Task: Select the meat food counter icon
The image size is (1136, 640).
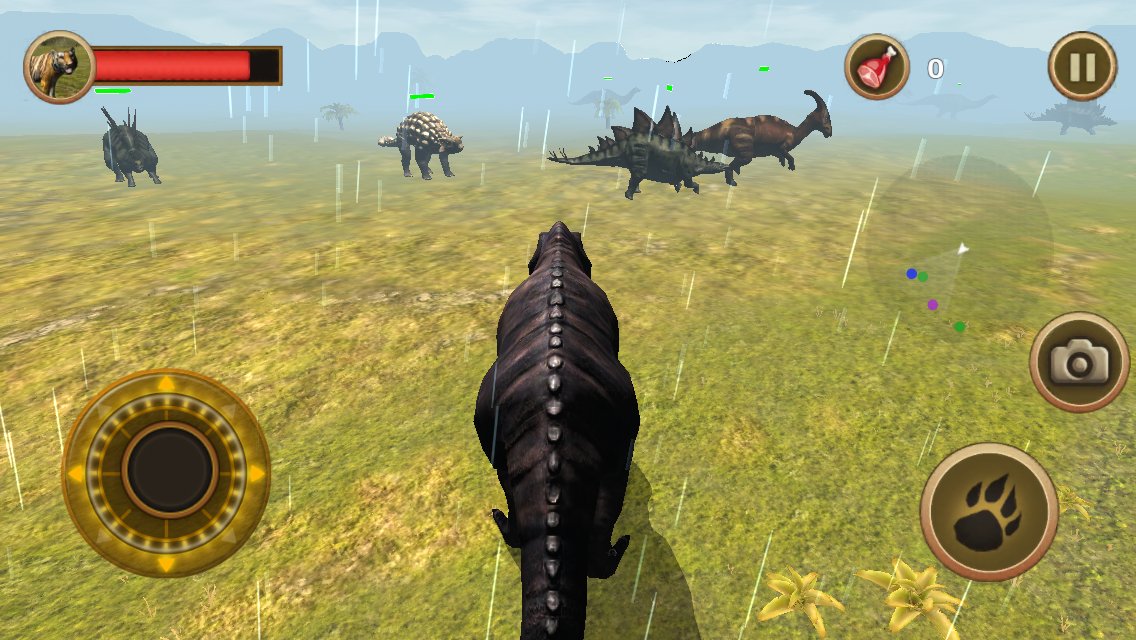Action: point(877,68)
